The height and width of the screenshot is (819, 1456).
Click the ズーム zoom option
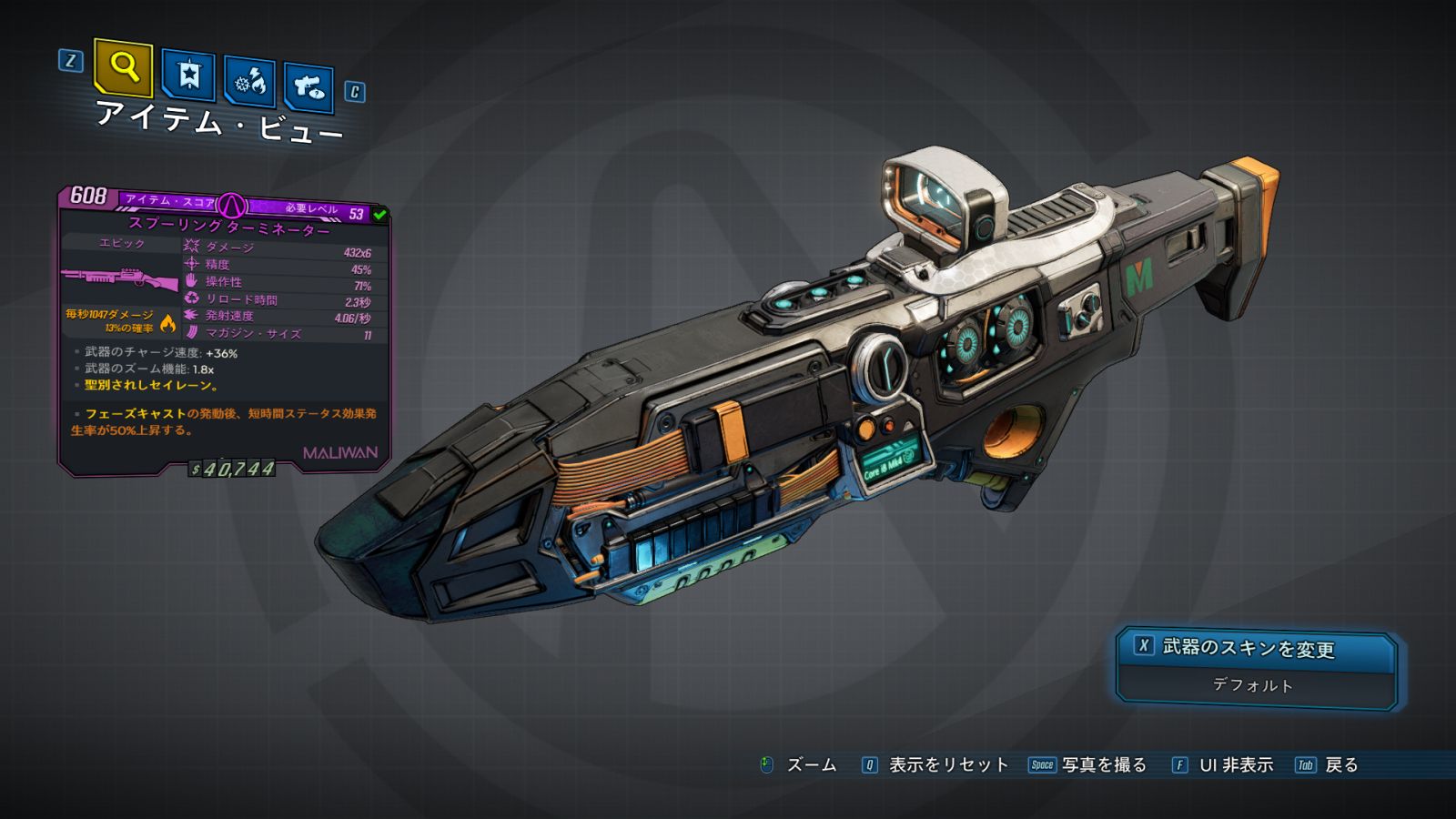pyautogui.click(x=810, y=765)
